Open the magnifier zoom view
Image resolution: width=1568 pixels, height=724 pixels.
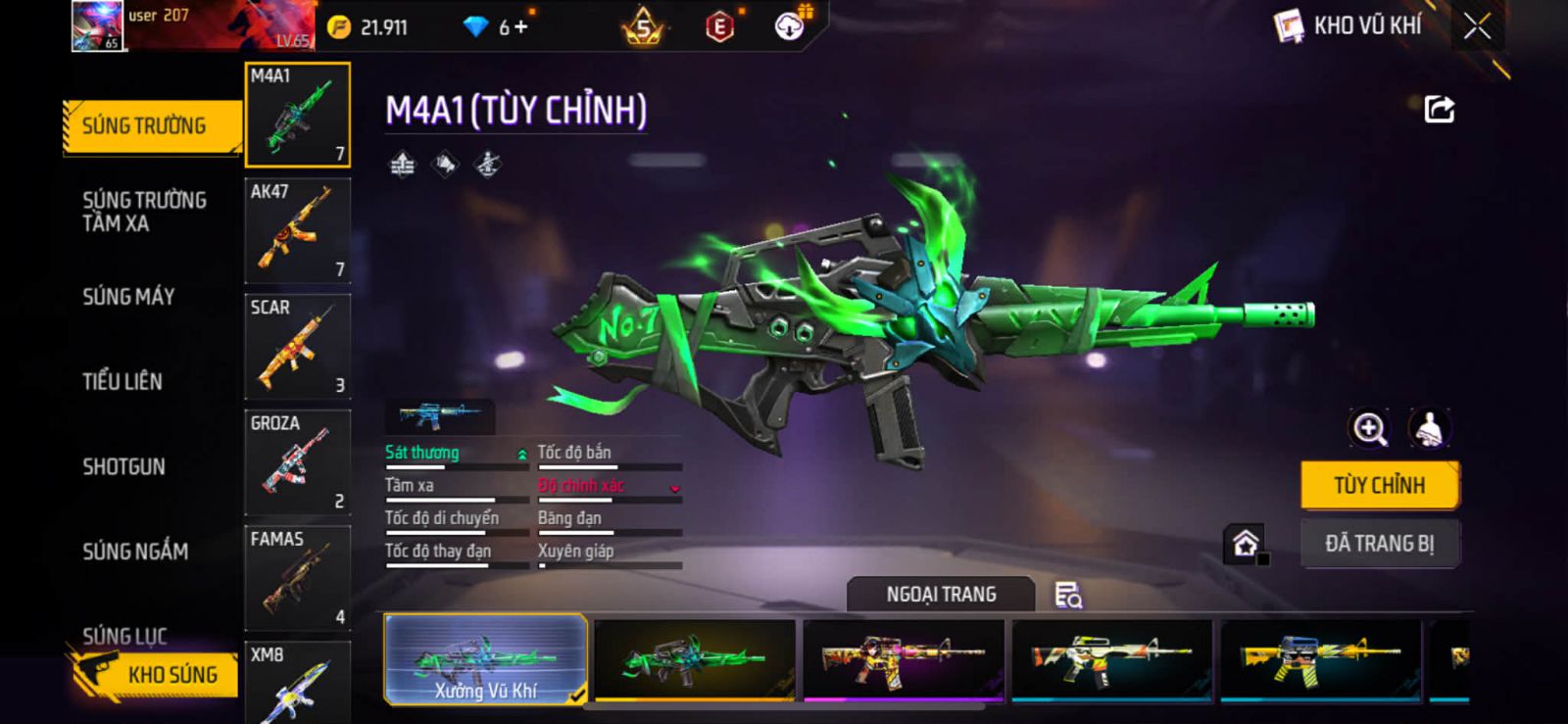[x=1369, y=428]
